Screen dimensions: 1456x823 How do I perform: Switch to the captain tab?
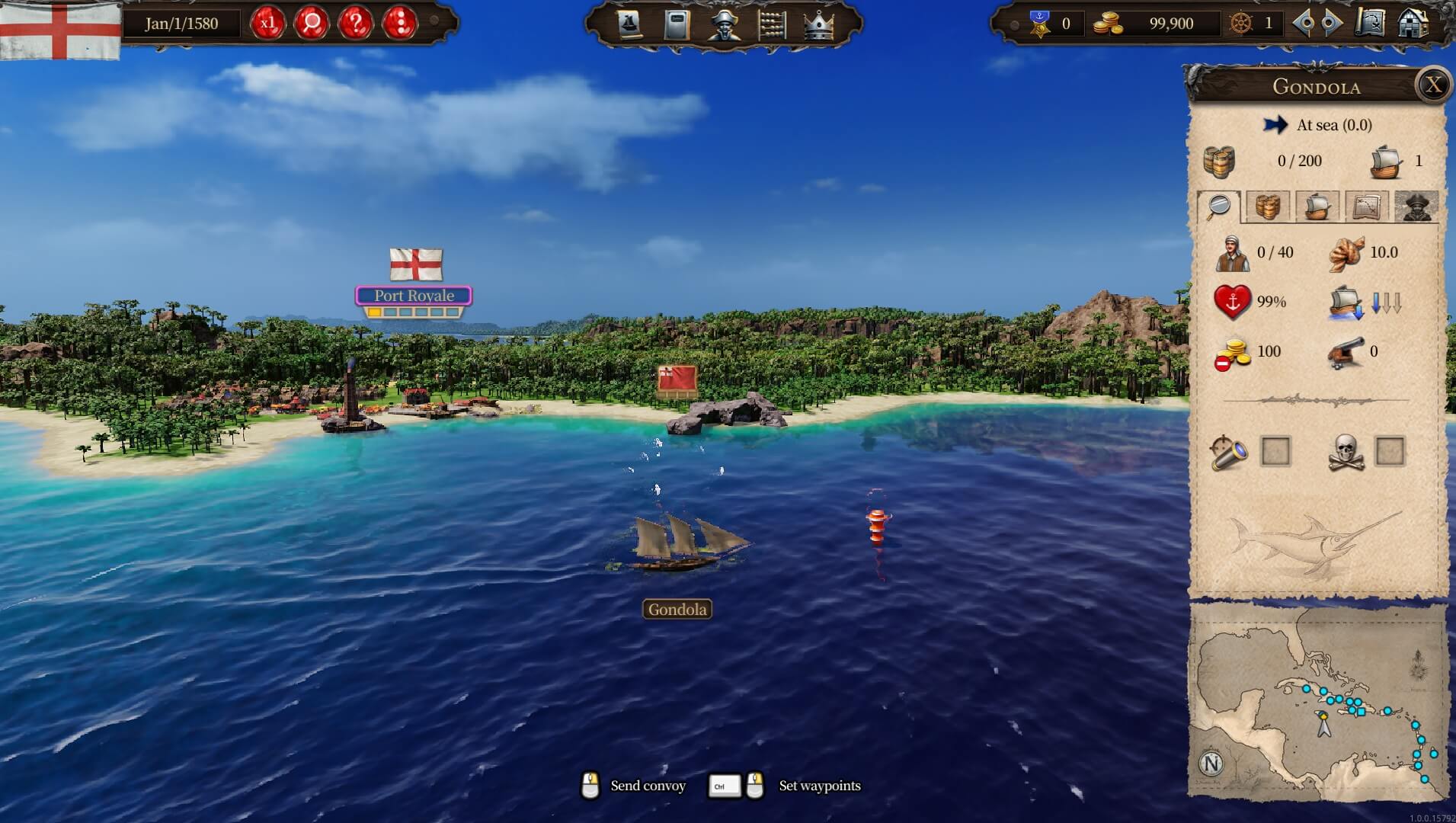pos(1416,207)
